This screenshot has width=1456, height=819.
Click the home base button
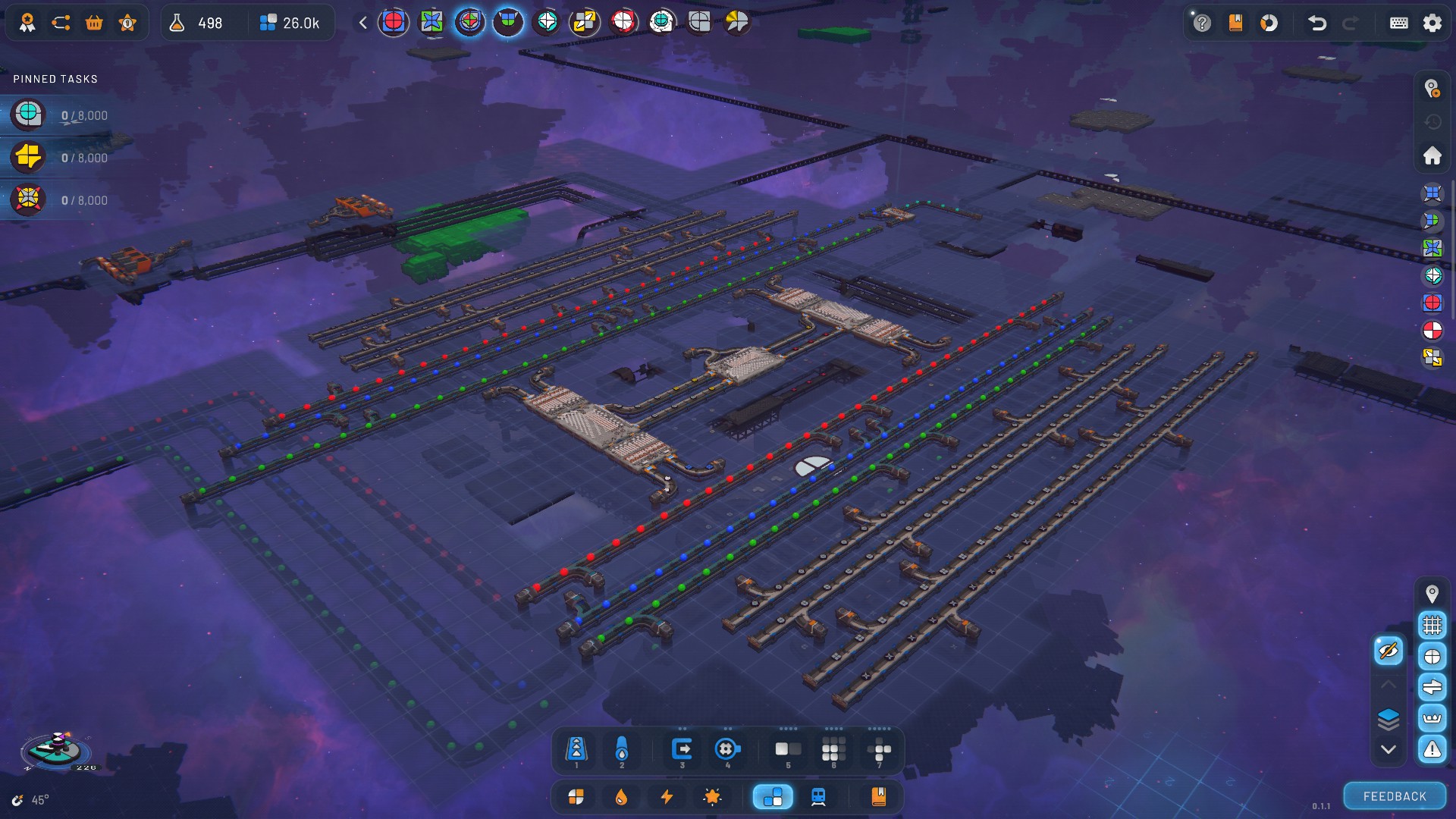[1432, 155]
